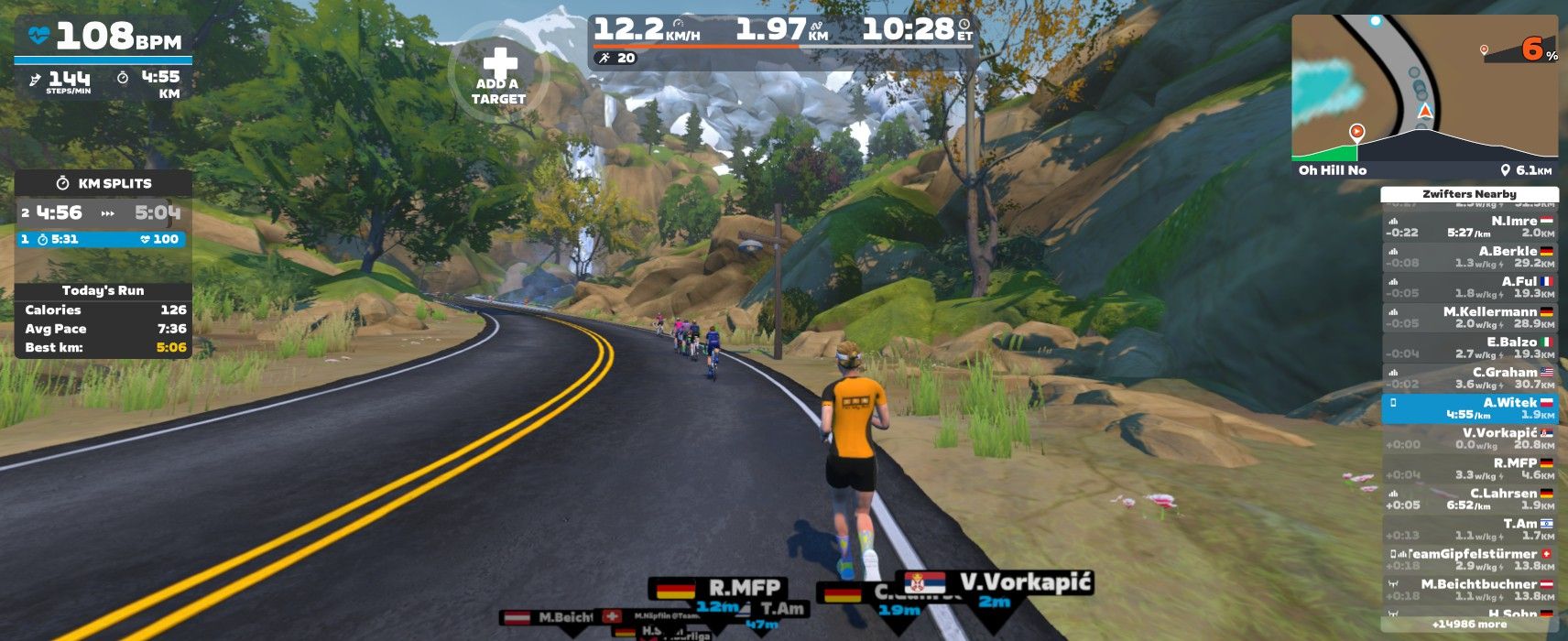Select T.Am in the nearby list
Viewport: 1568px width, 641px height.
click(1469, 528)
